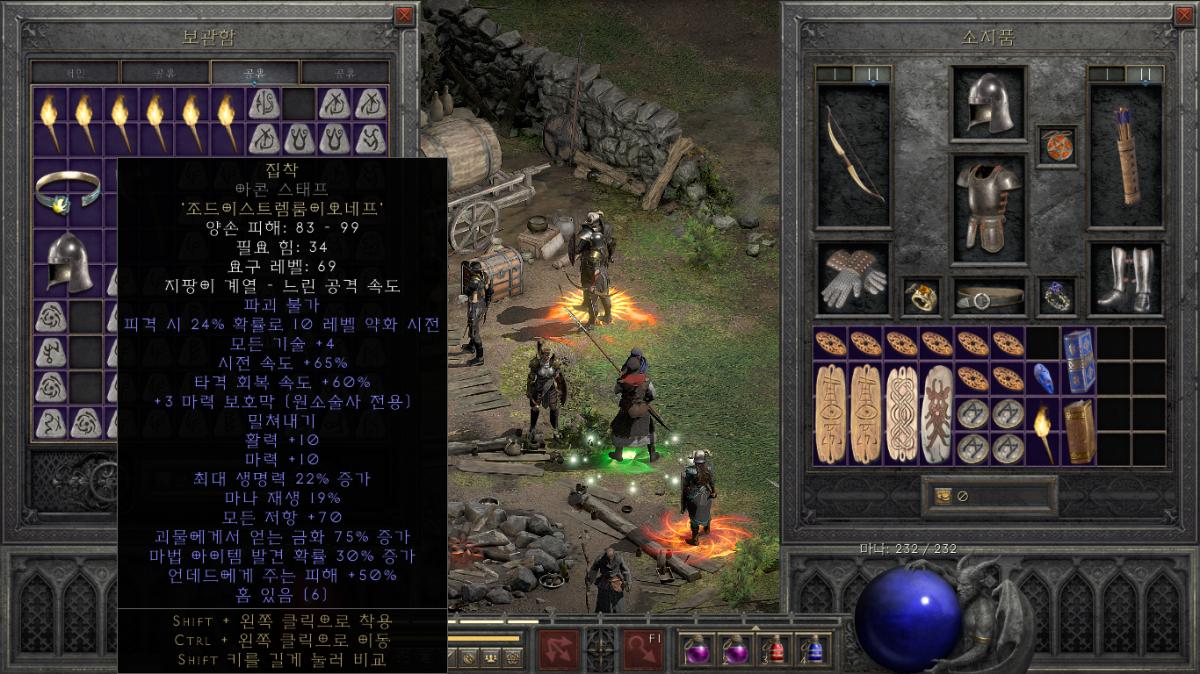This screenshot has height=674, width=1200.
Task: Select the equipped helmet slot
Action: coord(988,103)
